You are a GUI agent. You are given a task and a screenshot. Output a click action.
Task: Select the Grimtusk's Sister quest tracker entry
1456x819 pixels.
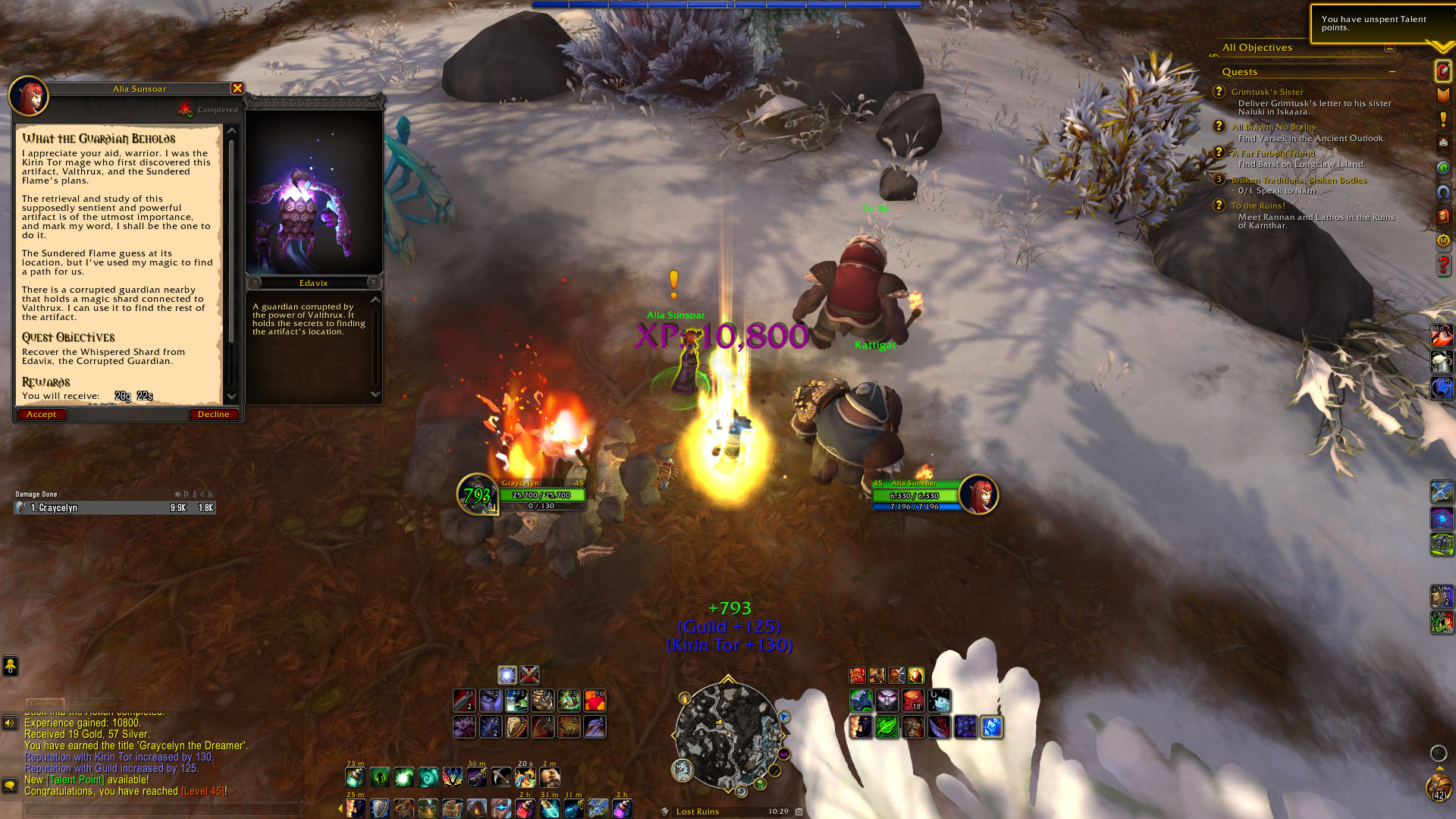click(1266, 92)
